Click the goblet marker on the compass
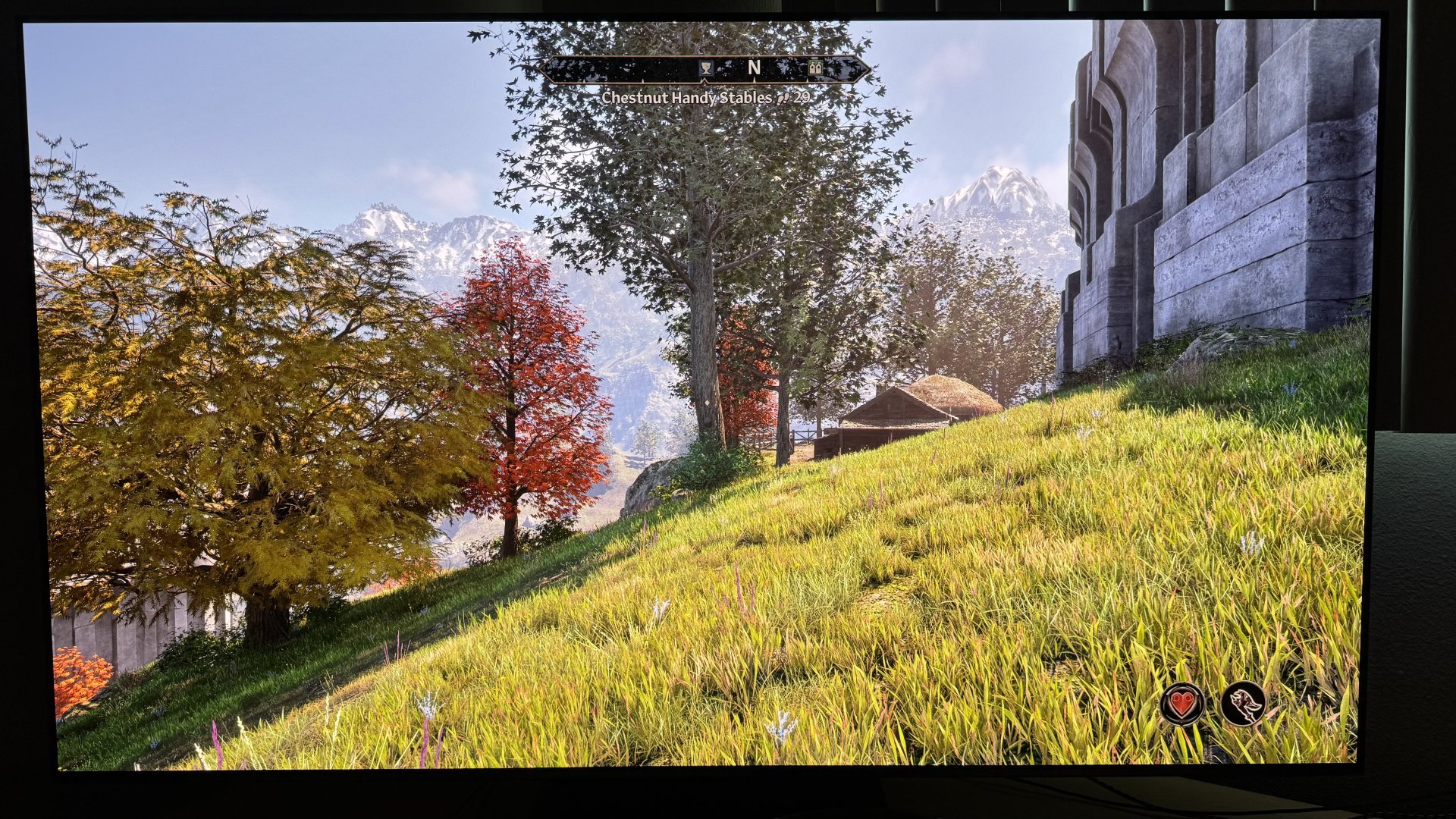The image size is (1456, 819). click(x=706, y=69)
